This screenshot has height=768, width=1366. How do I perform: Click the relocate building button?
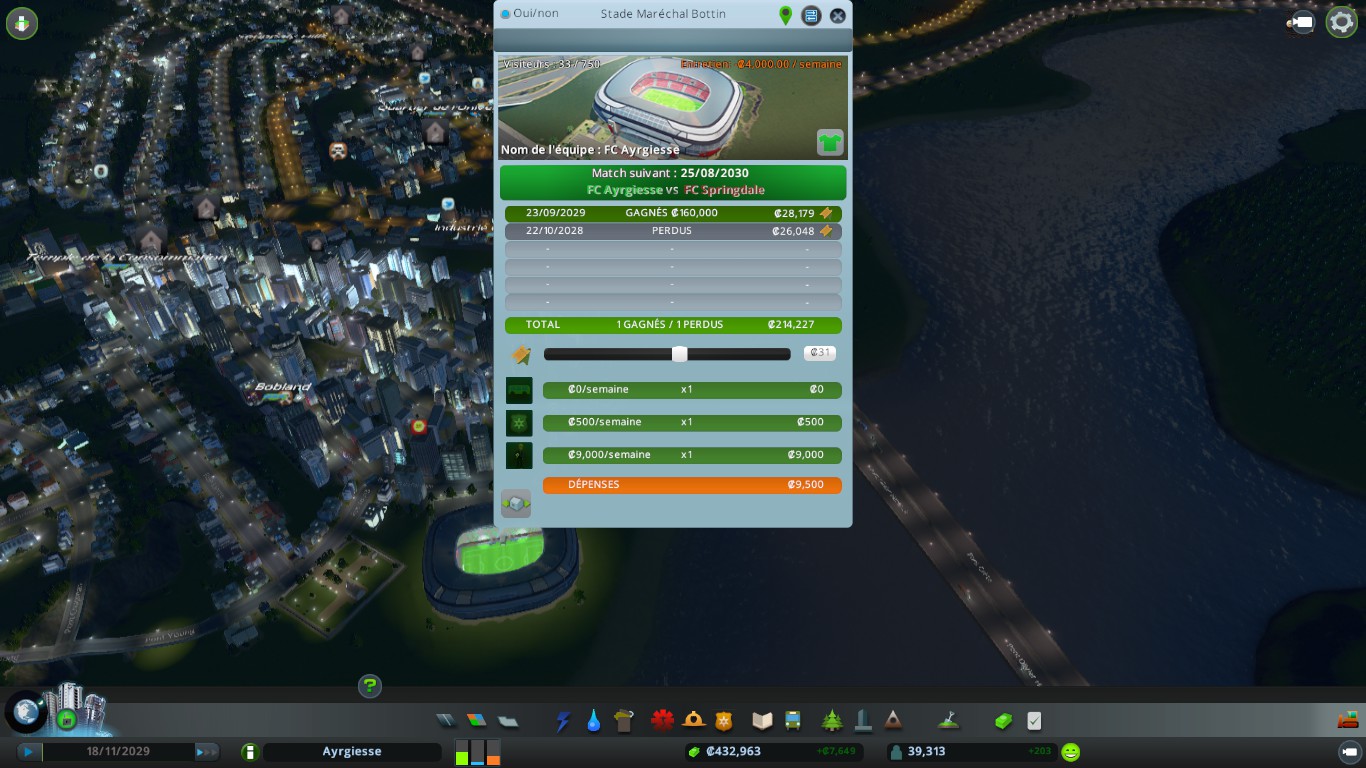(516, 504)
